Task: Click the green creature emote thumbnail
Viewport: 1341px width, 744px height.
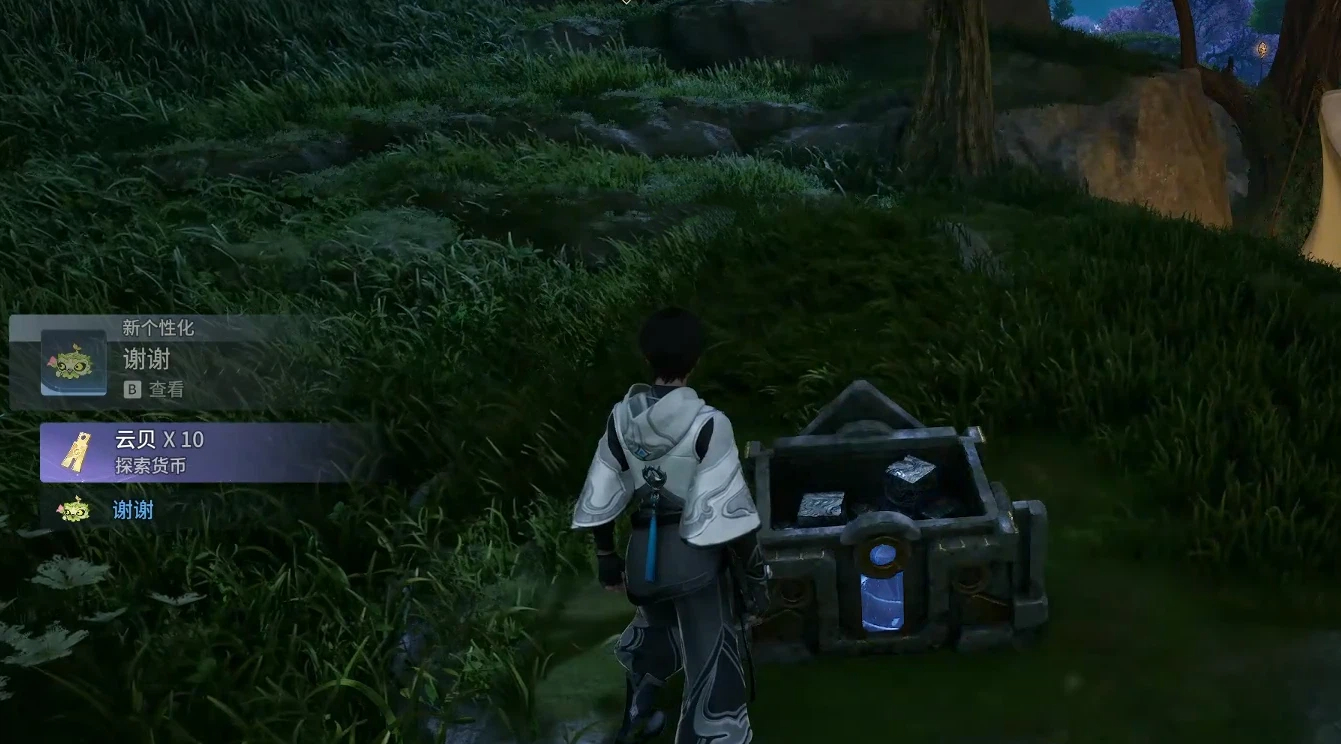Action: pyautogui.click(x=73, y=363)
